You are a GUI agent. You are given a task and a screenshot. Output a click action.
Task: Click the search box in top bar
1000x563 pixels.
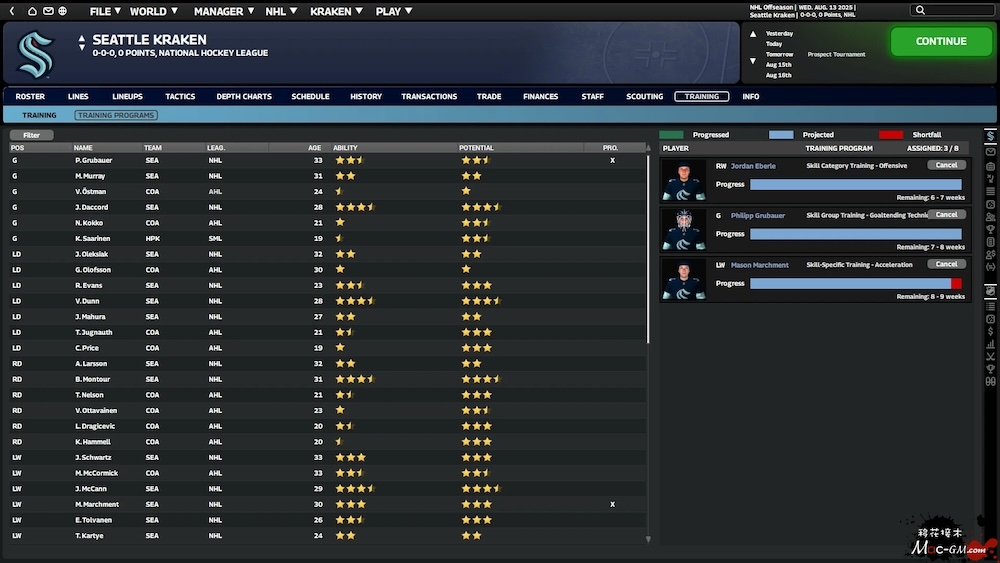[956, 10]
